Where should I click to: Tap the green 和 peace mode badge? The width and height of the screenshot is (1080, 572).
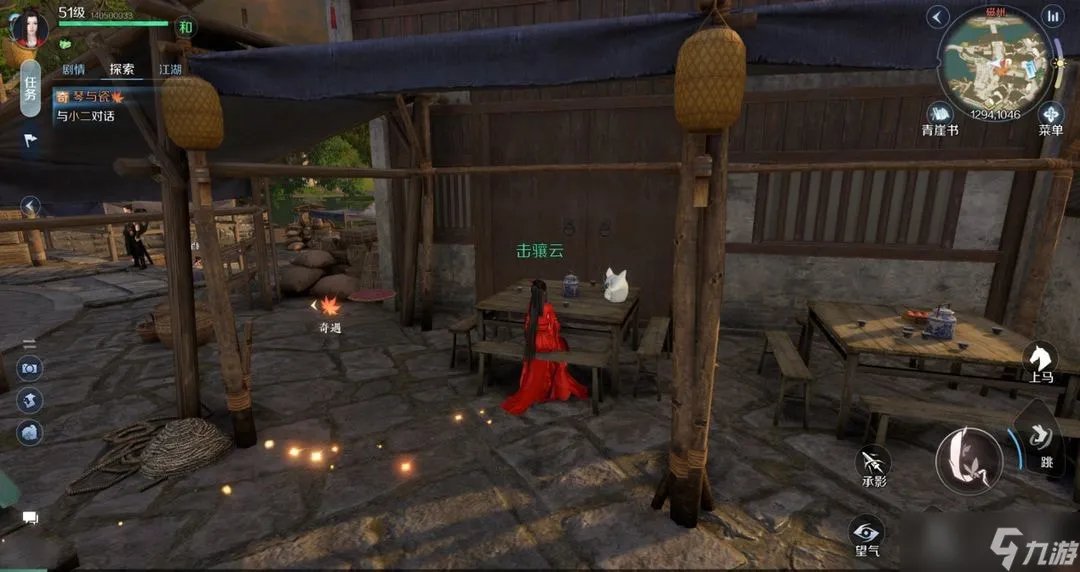[185, 27]
